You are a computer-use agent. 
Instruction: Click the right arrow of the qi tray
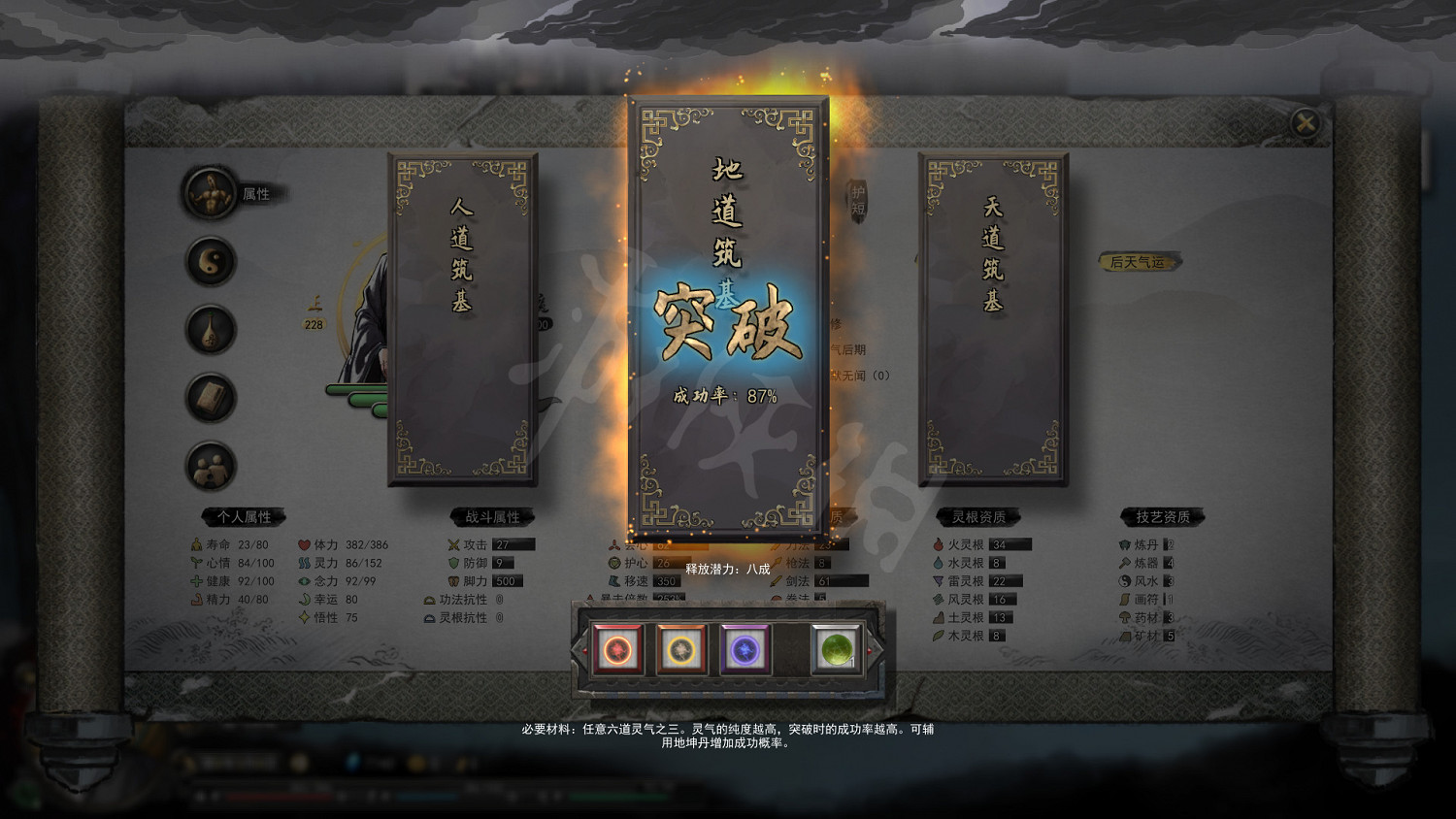[869, 650]
